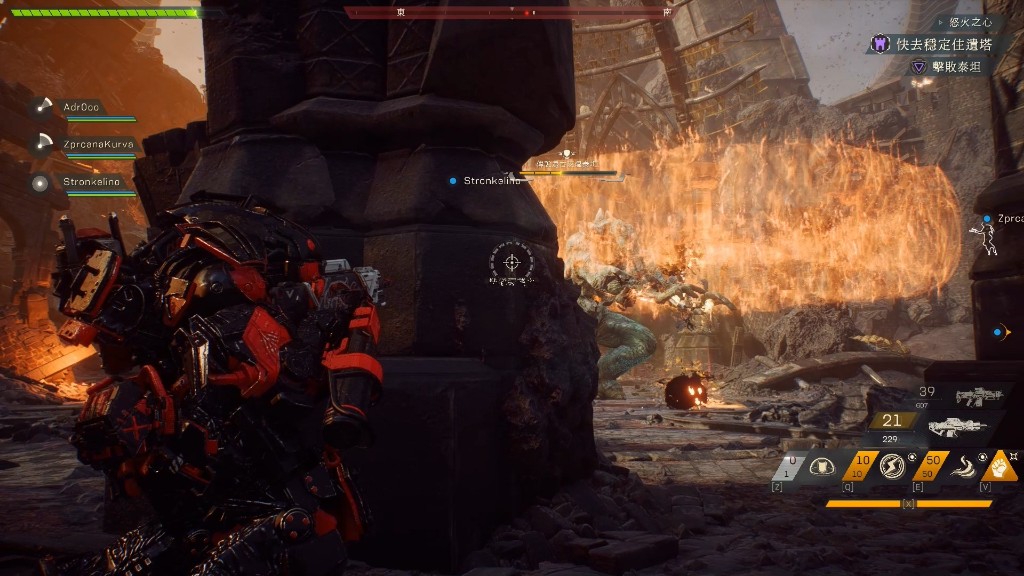Use the flame ability icon
Image resolution: width=1024 pixels, height=576 pixels.
click(961, 466)
